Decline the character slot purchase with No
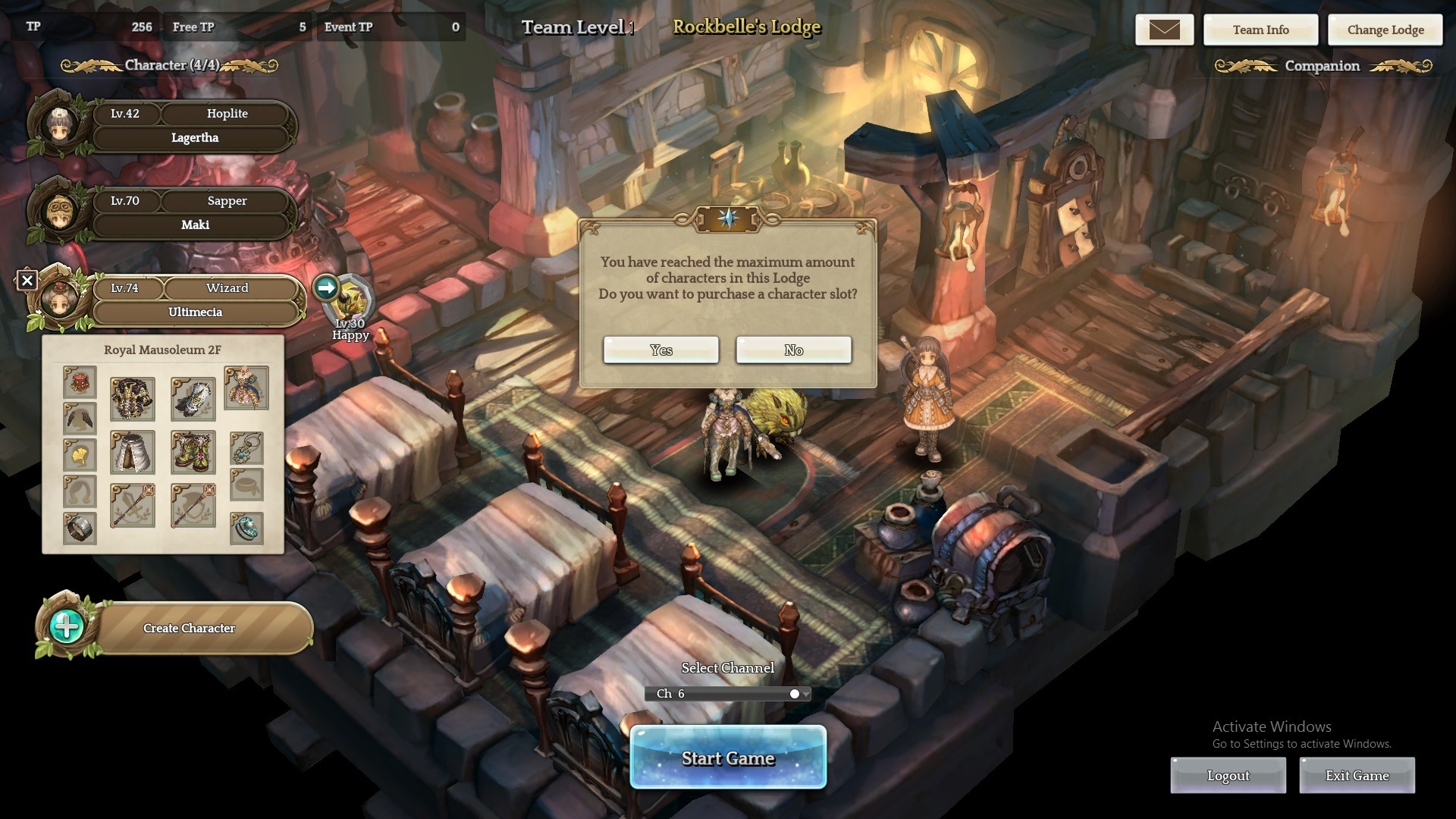 793,350
